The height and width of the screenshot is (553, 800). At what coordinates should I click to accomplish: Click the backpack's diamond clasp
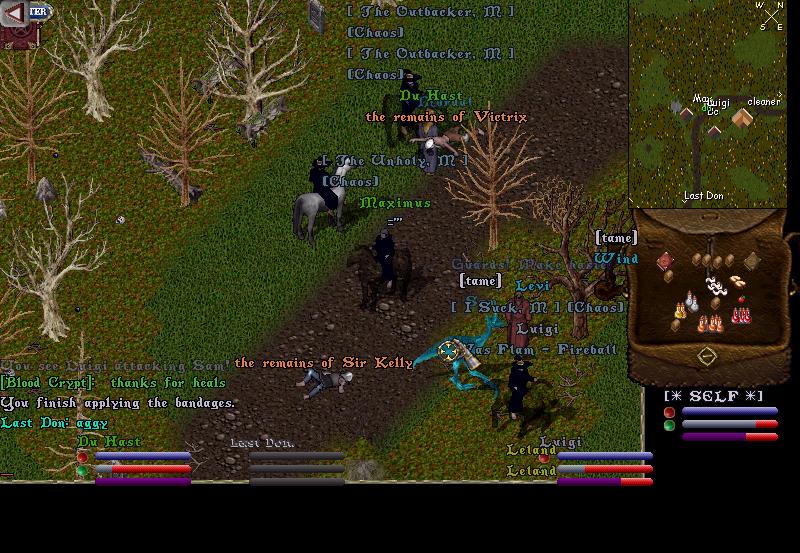pos(707,357)
